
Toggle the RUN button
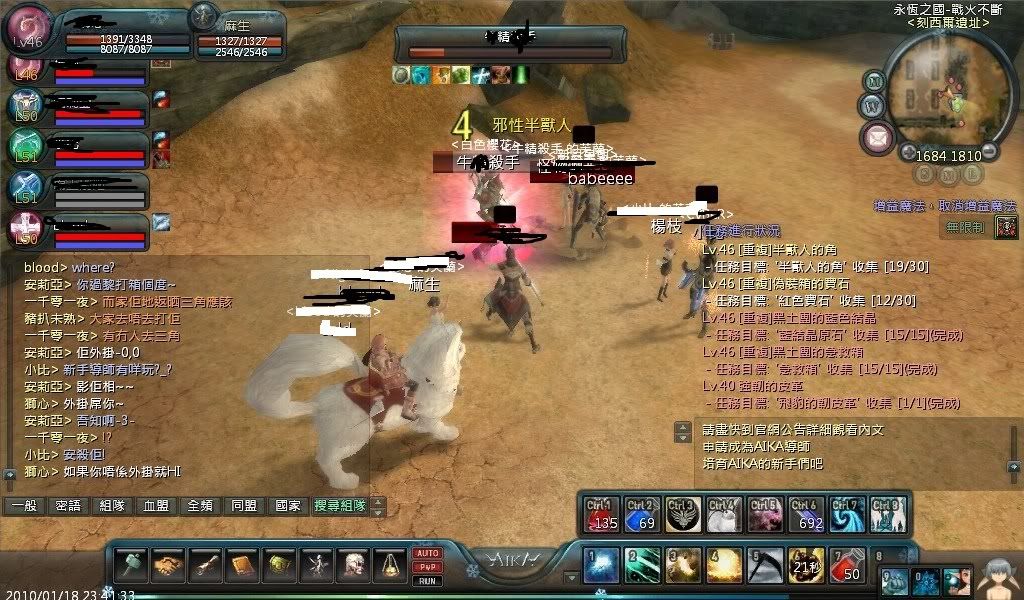click(x=426, y=580)
